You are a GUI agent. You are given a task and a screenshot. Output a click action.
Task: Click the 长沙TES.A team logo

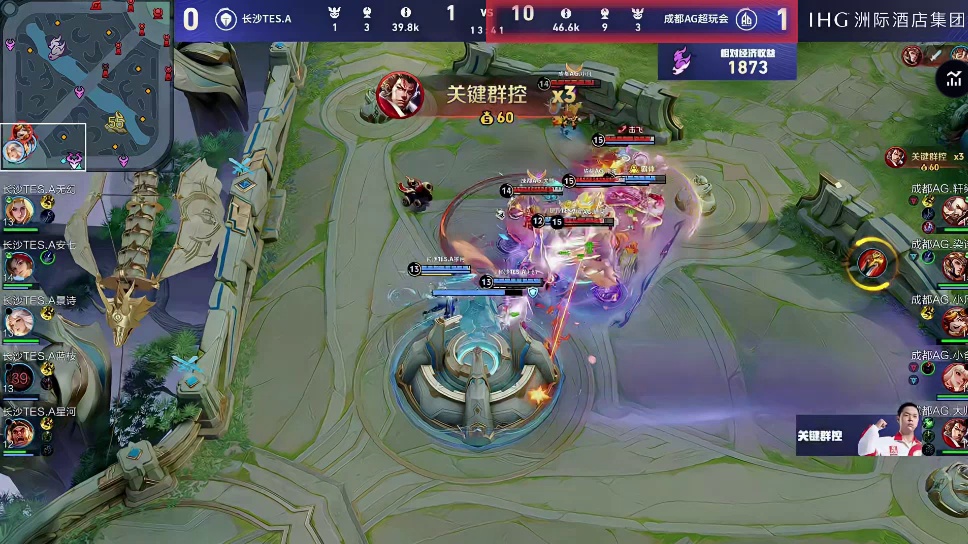coord(226,19)
